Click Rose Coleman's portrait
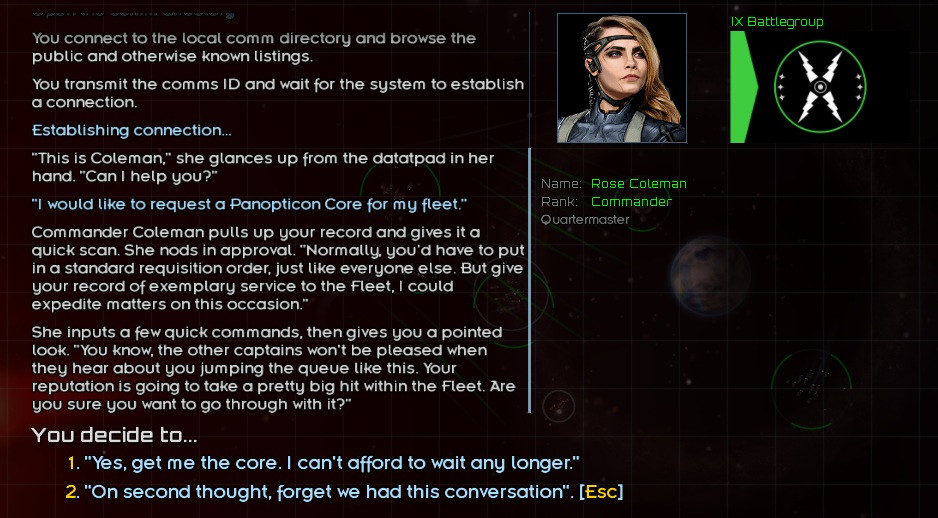 [621, 78]
